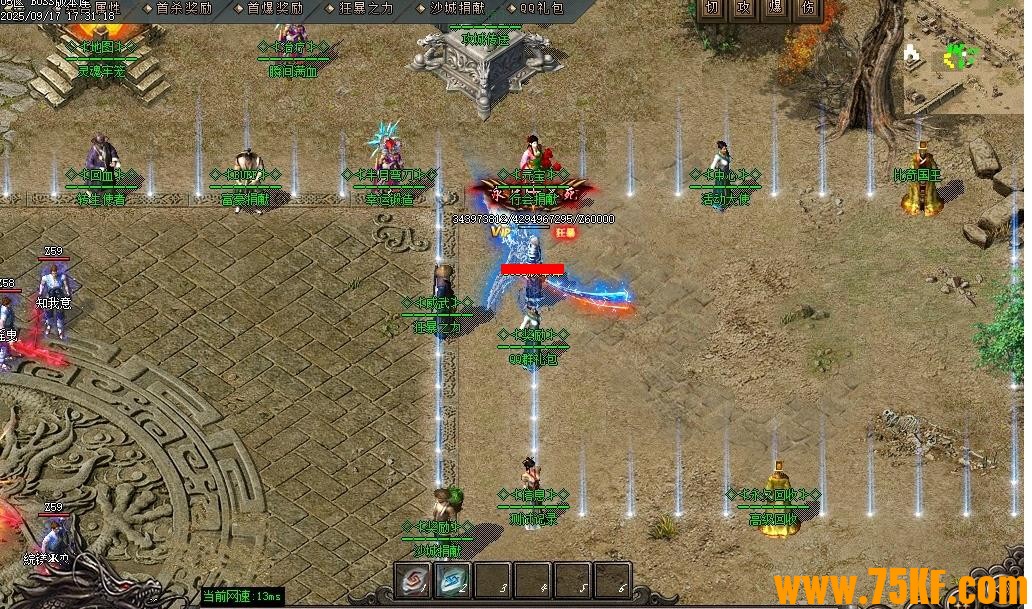
Task: Use the blue rune stone in hotbar slot 2
Action: (x=453, y=579)
